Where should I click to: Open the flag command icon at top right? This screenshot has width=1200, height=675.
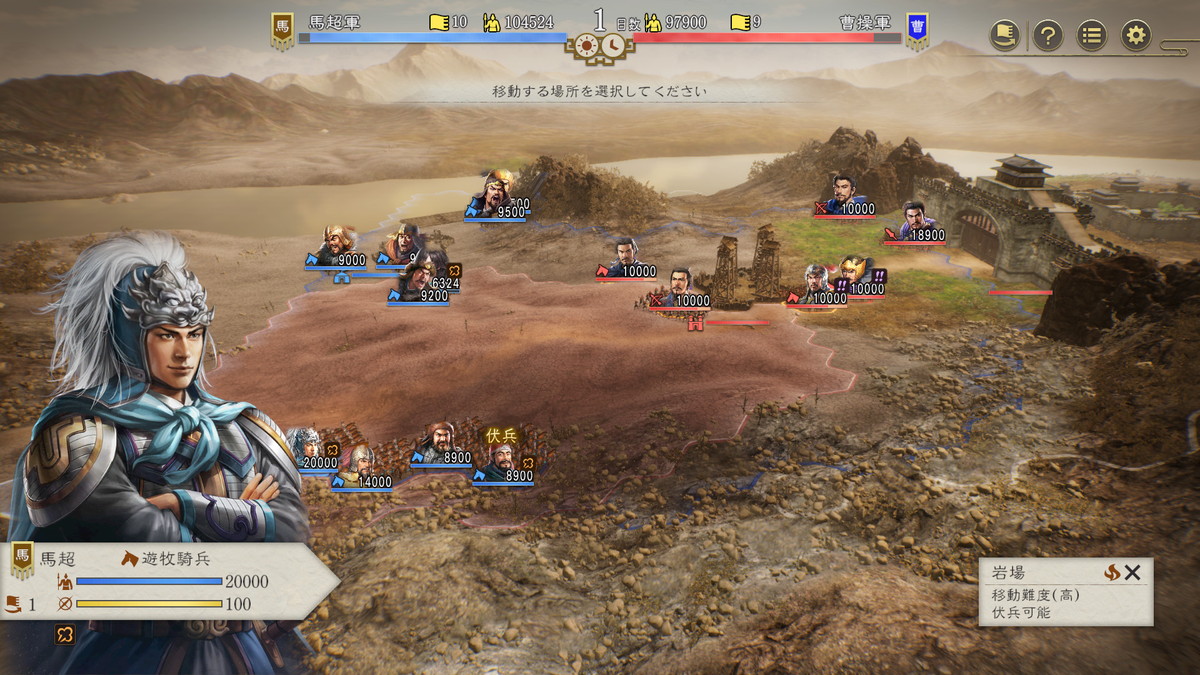1004,36
